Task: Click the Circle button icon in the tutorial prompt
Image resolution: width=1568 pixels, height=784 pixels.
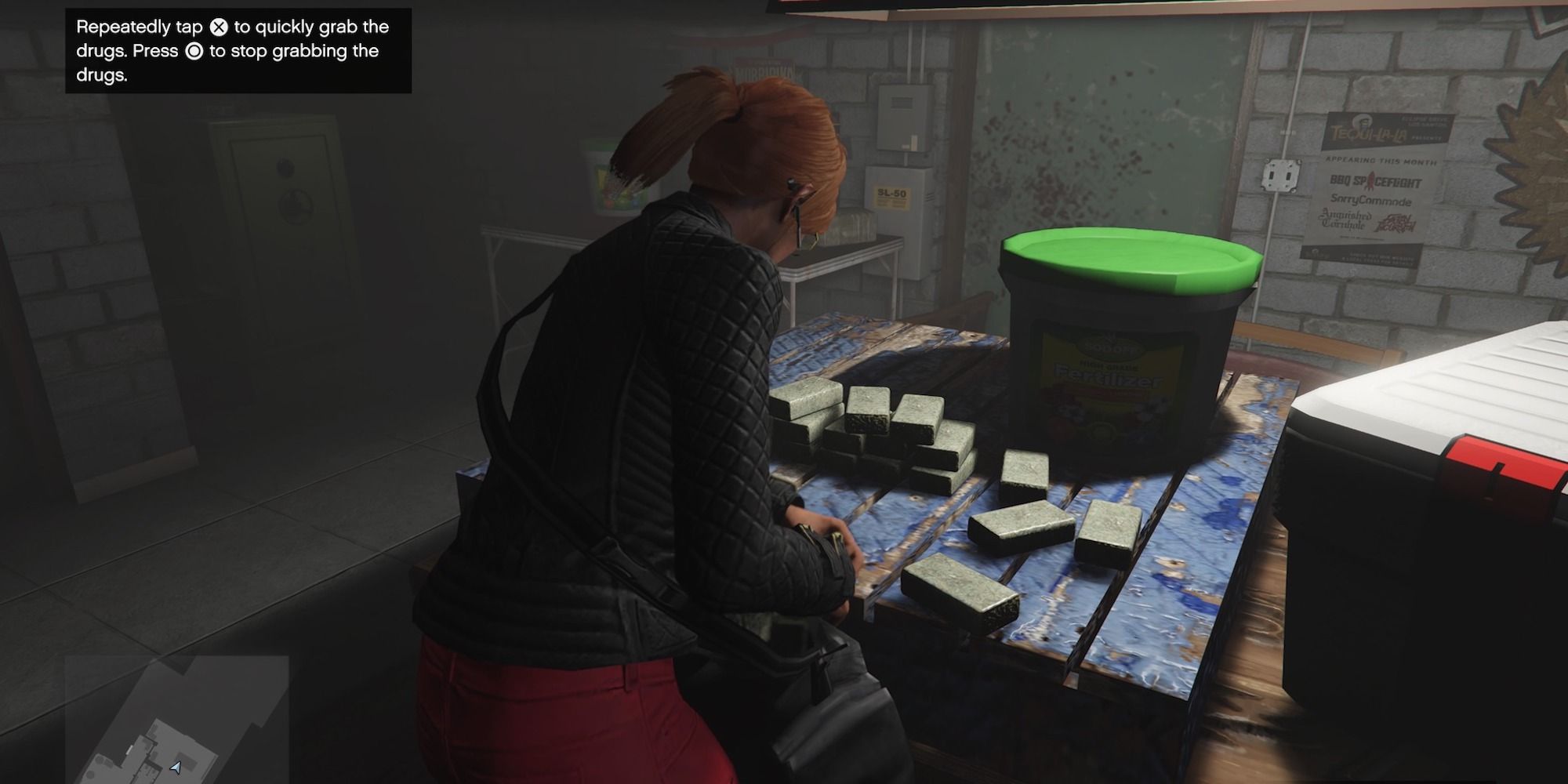Action: pos(194,51)
